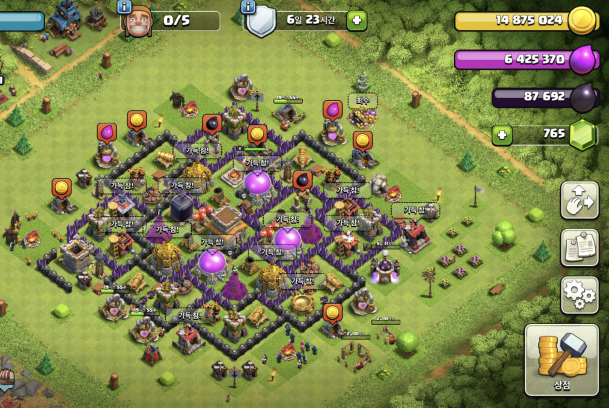Tap the white shield icon
The image size is (609, 408).
click(x=261, y=21)
